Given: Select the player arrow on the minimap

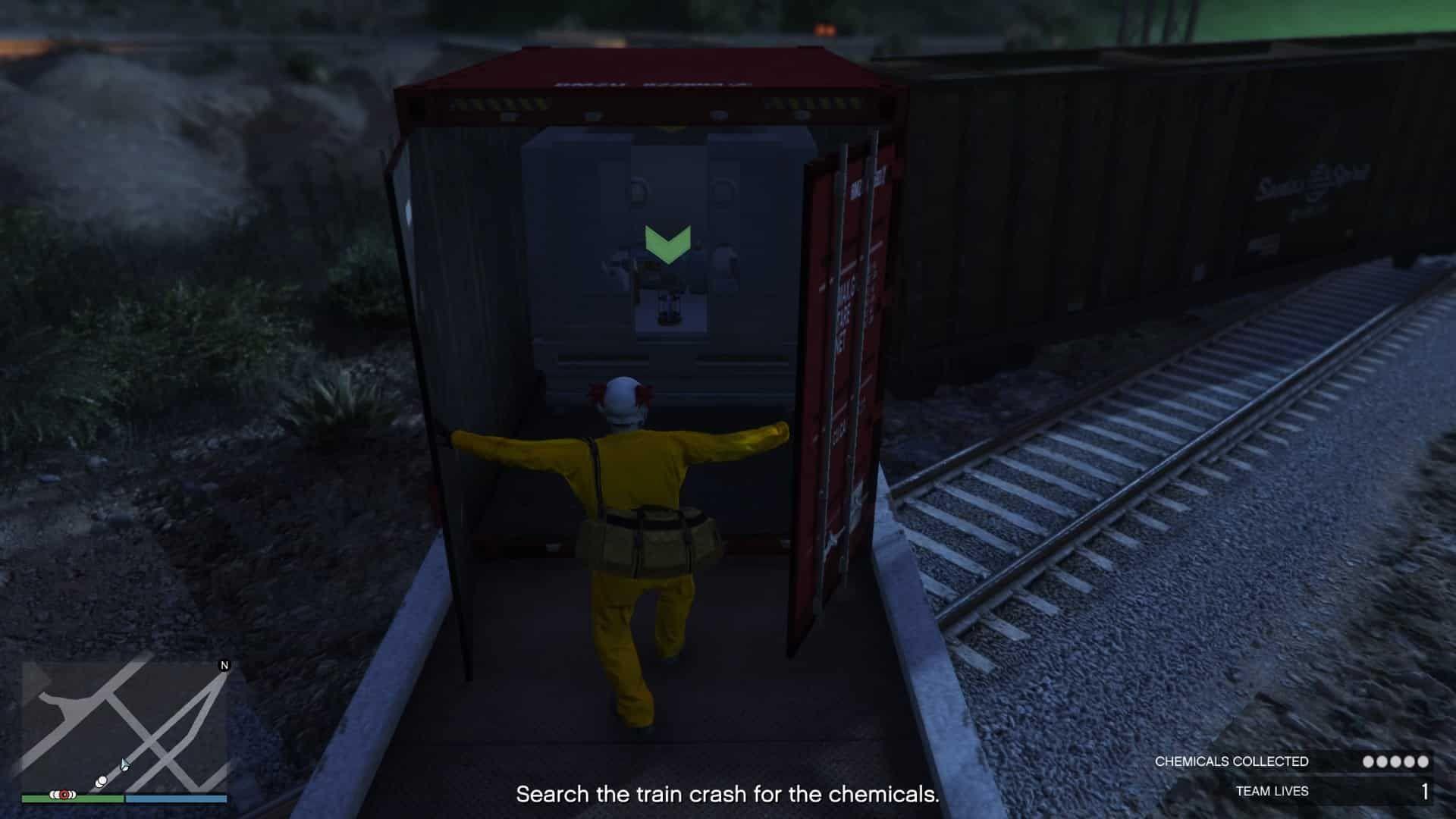Looking at the screenshot, I should pos(124,764).
